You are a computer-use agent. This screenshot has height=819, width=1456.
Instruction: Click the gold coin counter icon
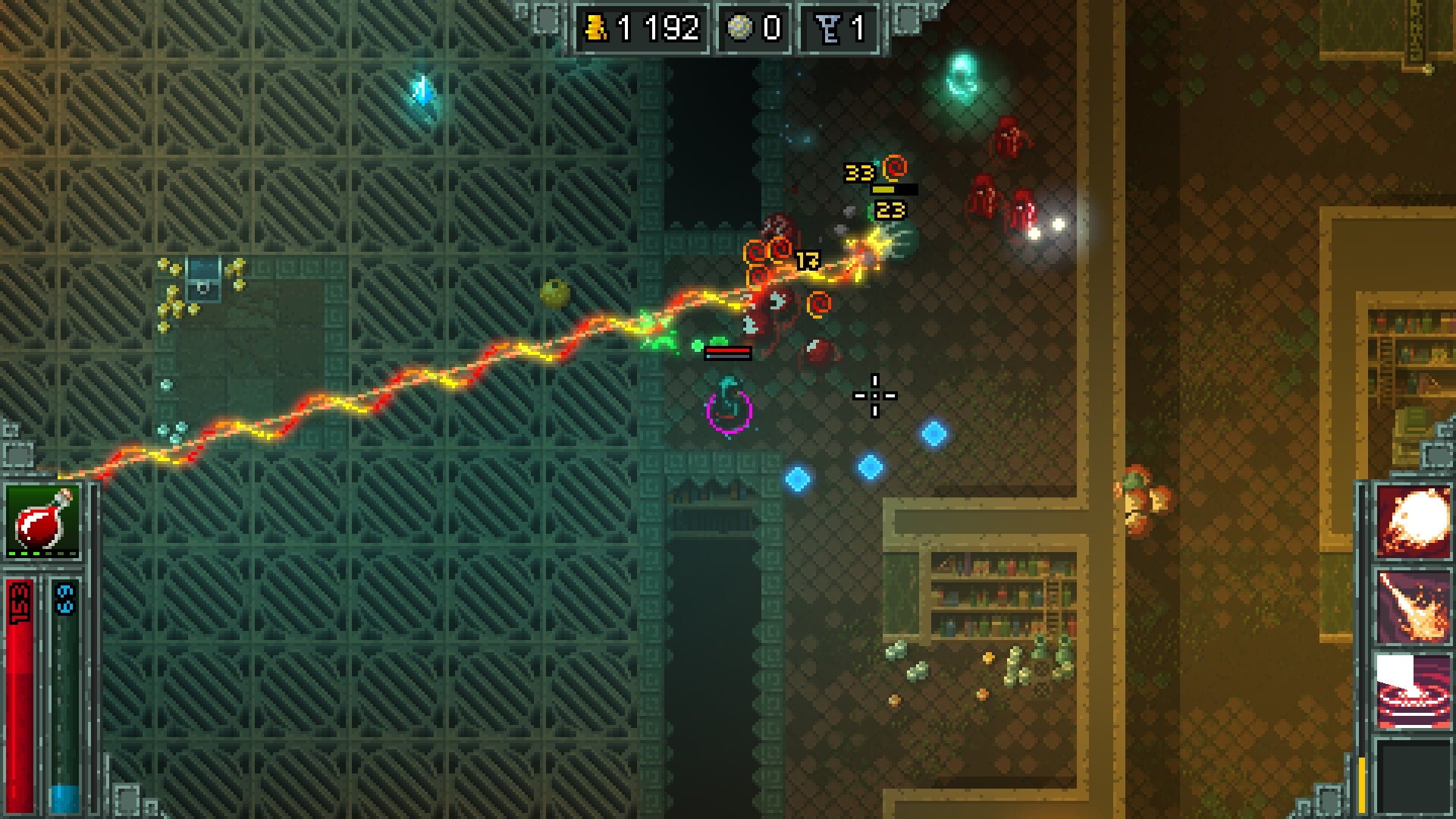pos(595,26)
